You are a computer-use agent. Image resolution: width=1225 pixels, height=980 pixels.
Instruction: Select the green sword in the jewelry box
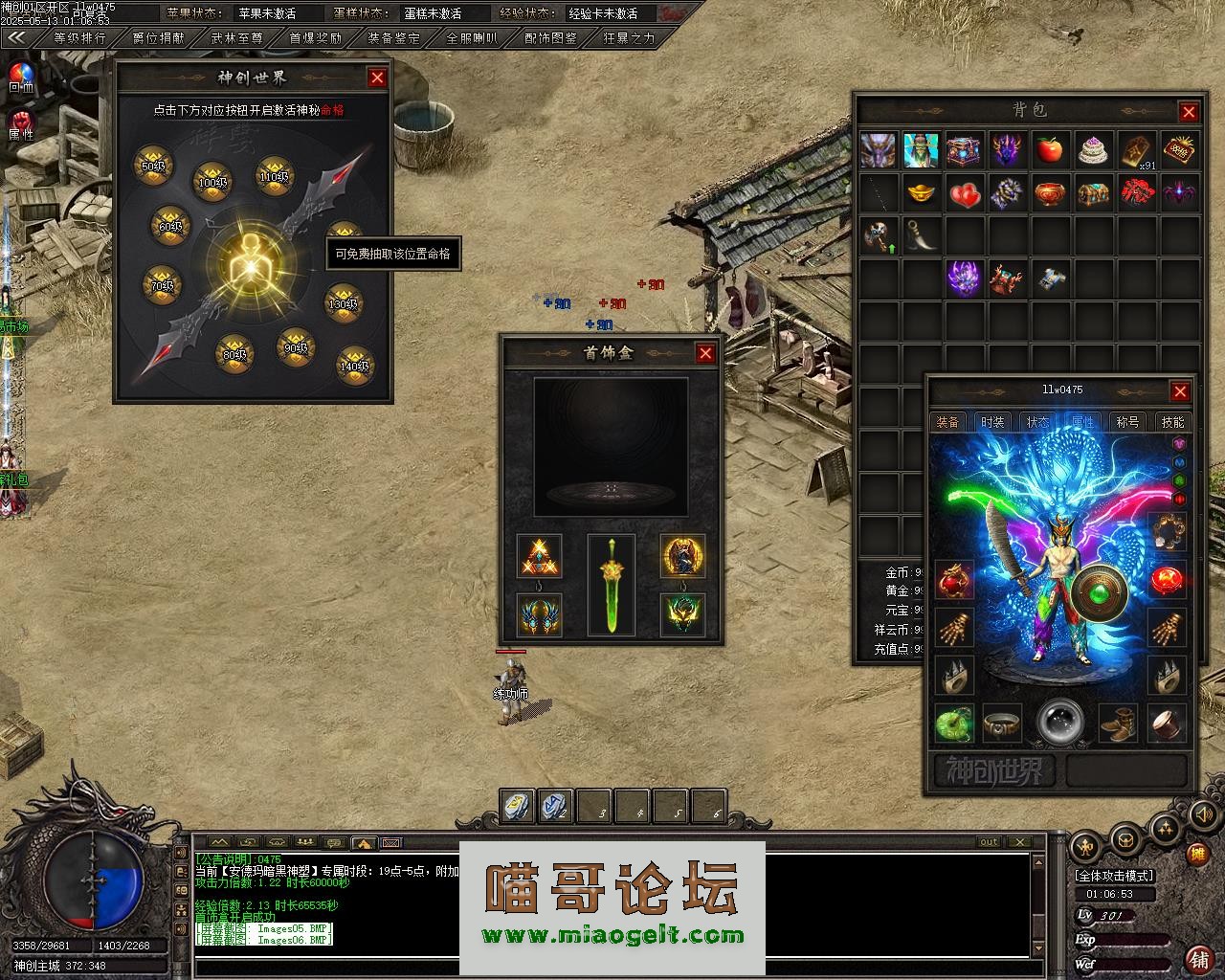(x=611, y=586)
